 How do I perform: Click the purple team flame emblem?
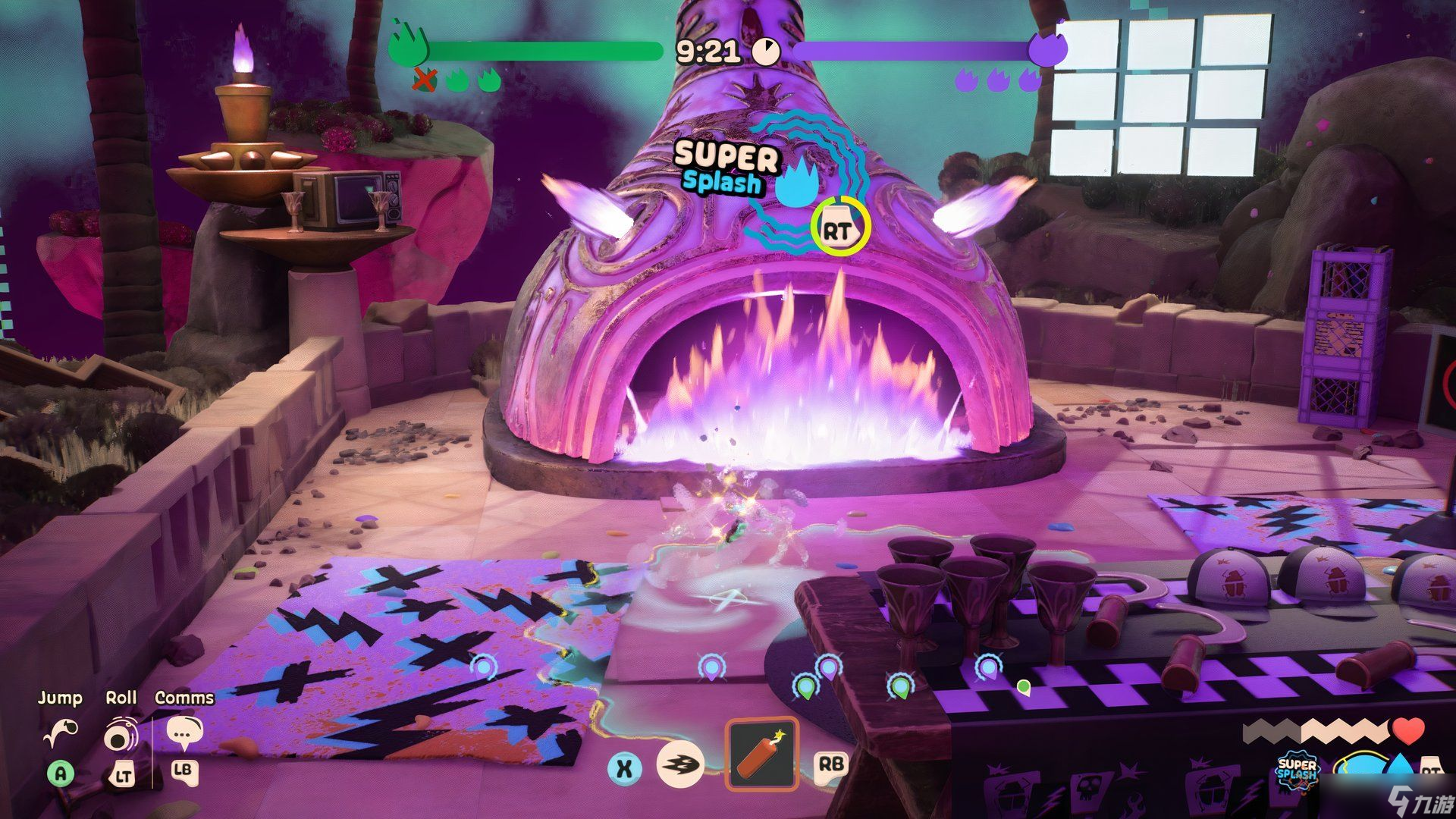tap(1048, 46)
